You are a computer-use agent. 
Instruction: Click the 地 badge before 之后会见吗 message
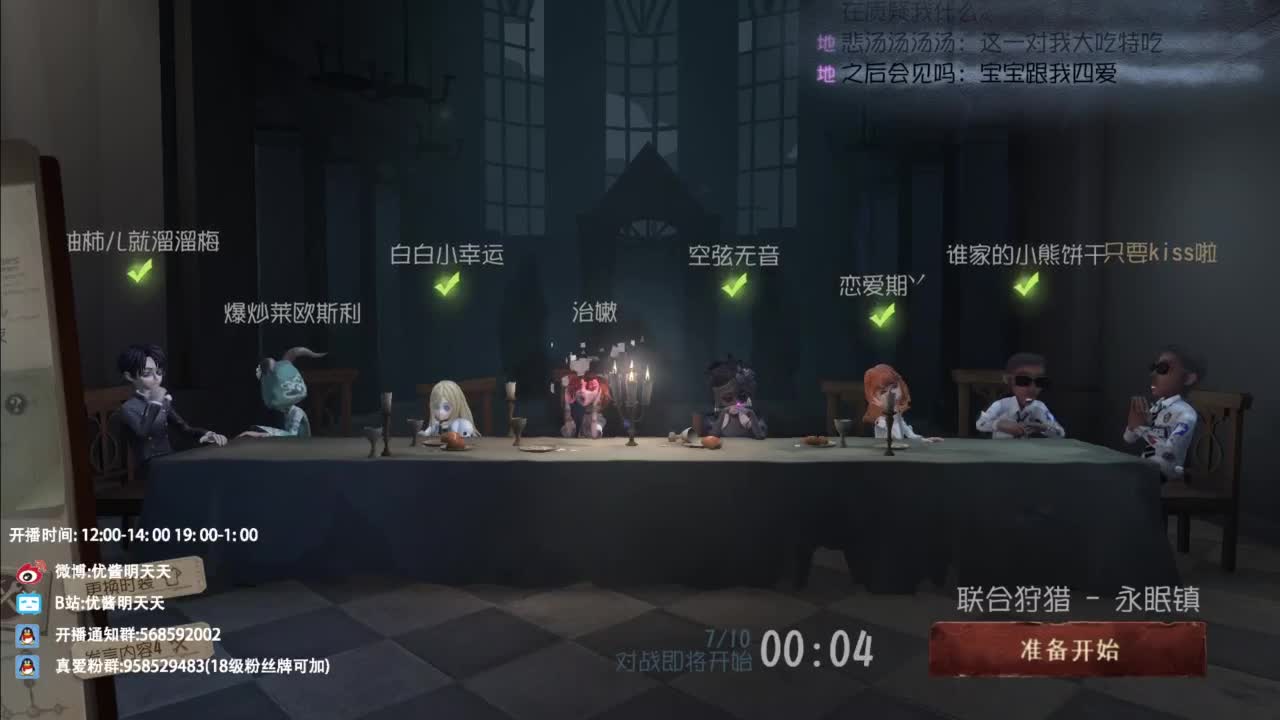click(828, 71)
